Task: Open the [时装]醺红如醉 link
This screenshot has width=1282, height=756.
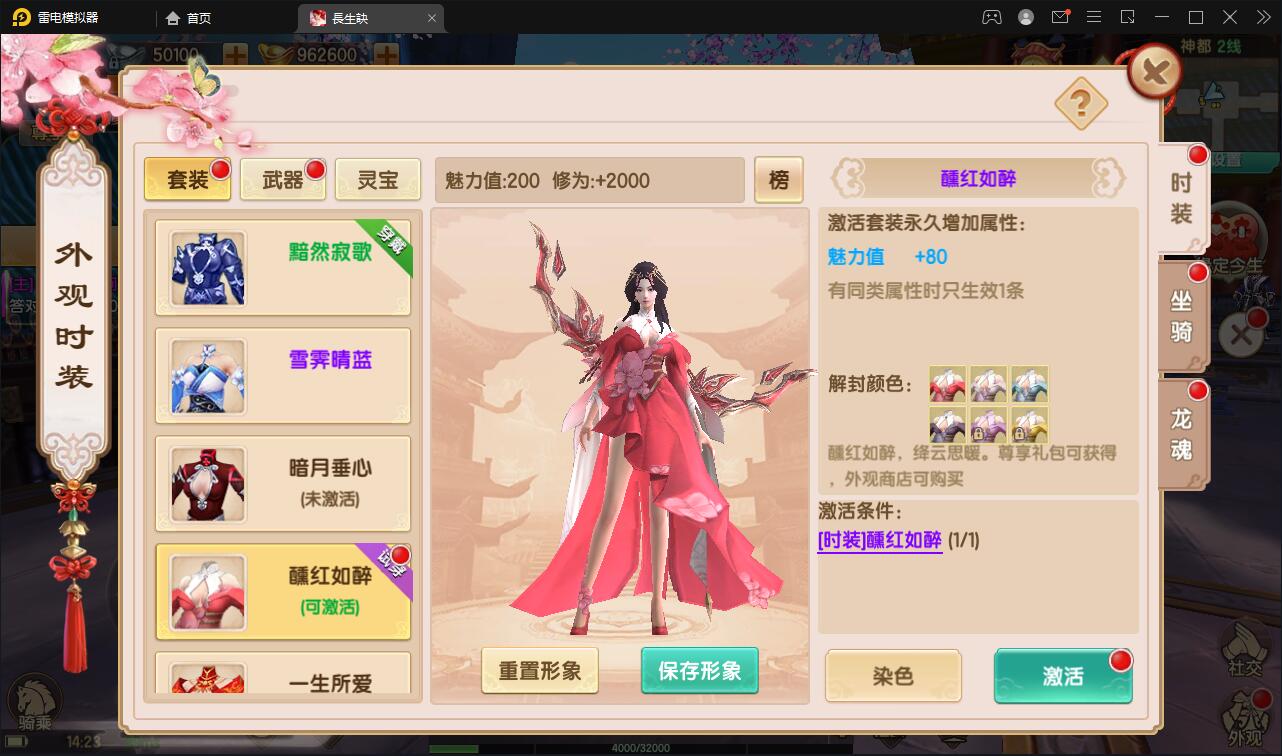Action: click(879, 538)
